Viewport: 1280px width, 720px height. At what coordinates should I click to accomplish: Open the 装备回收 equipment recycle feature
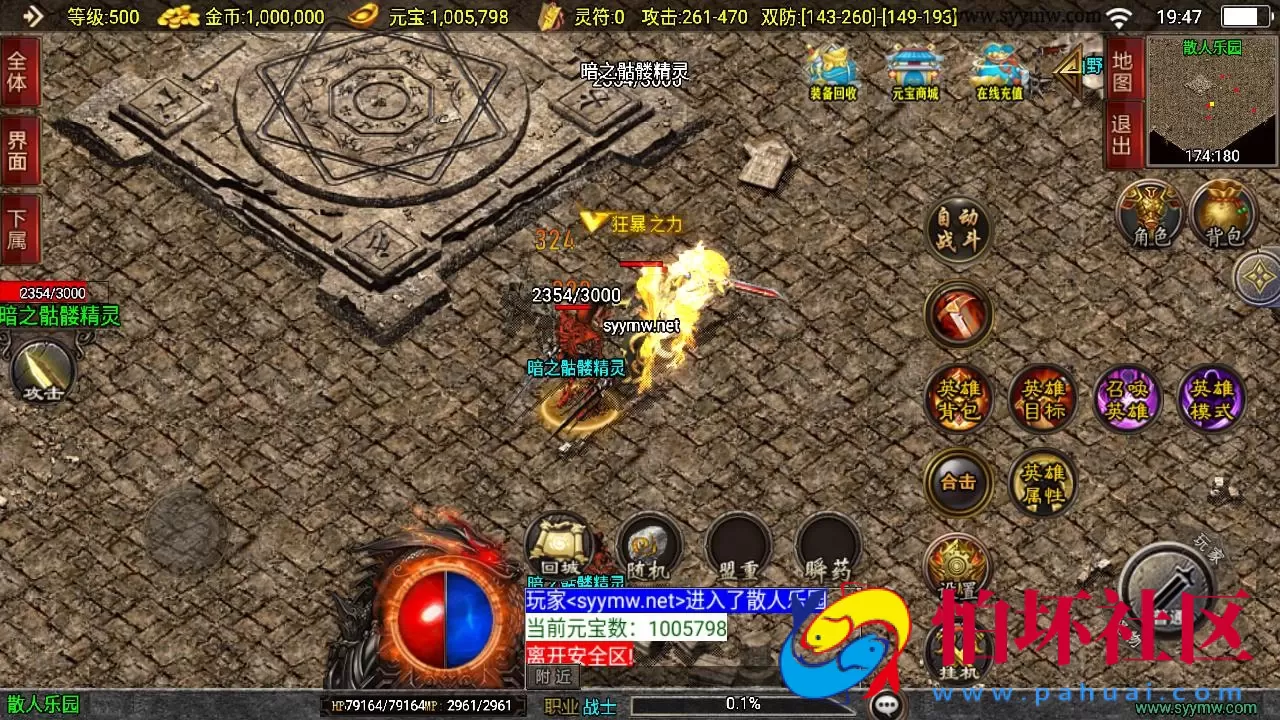tap(831, 70)
